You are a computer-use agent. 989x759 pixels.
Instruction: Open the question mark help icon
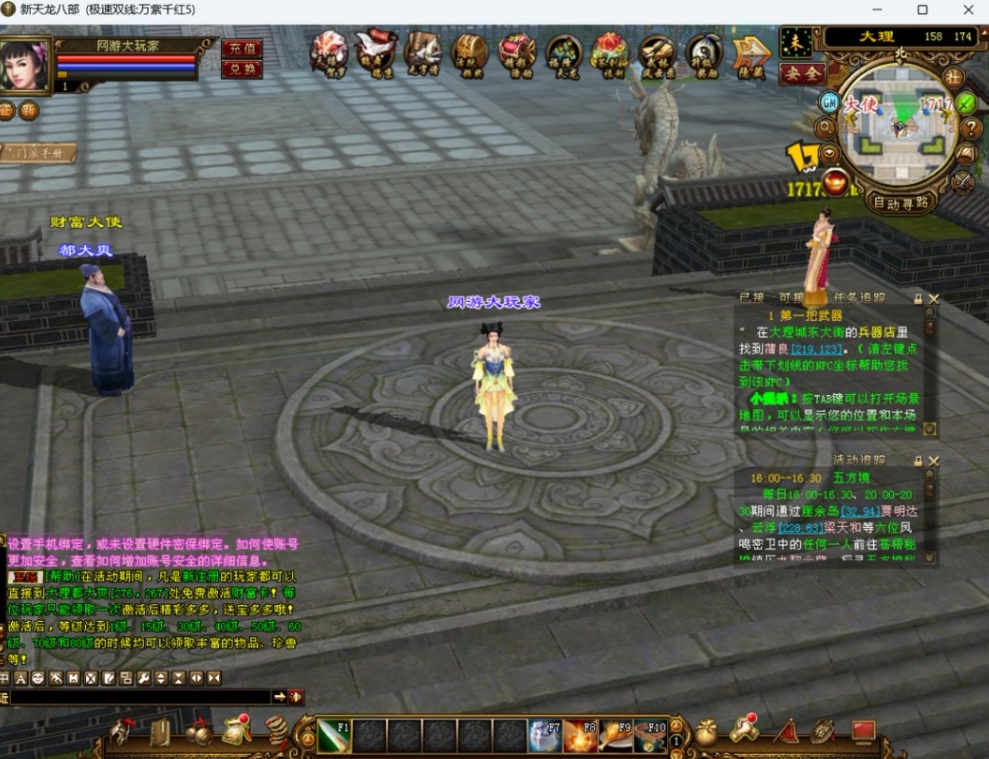tap(970, 128)
